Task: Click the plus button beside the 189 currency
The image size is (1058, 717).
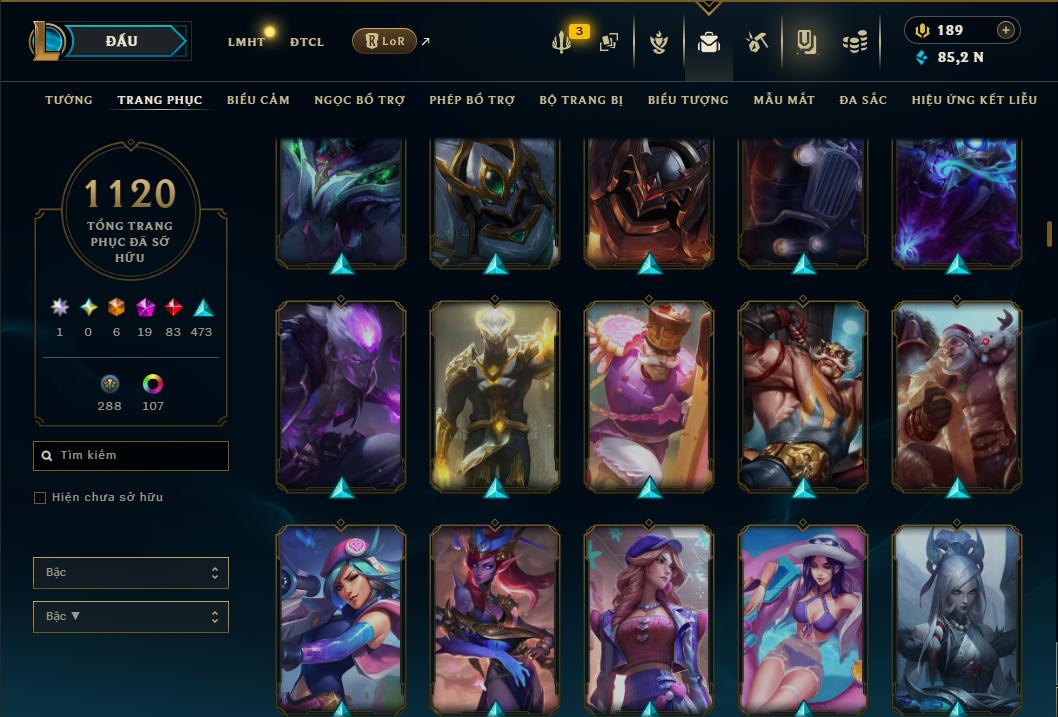Action: pos(1006,30)
